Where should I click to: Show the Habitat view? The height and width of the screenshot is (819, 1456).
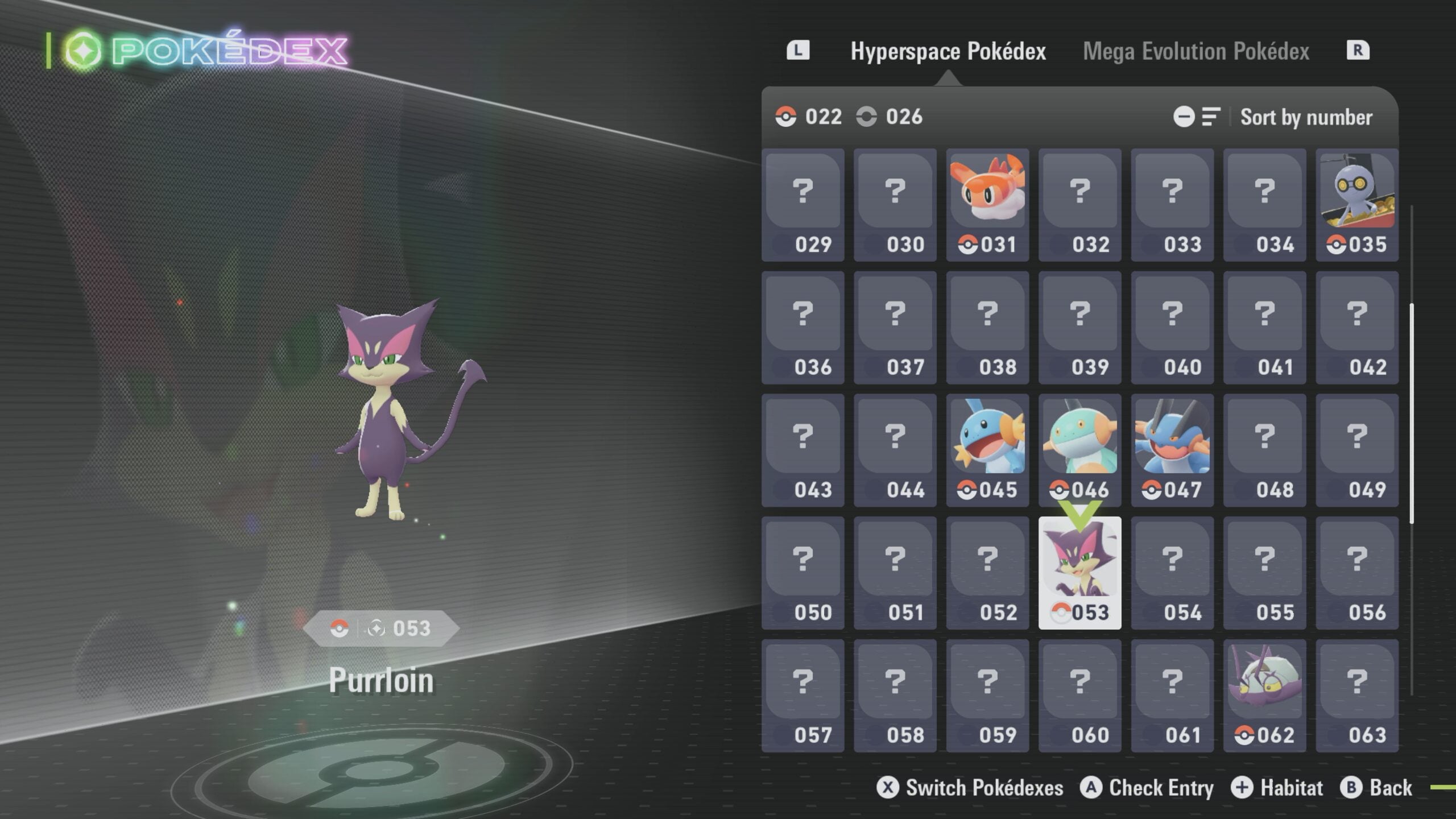click(x=1277, y=788)
